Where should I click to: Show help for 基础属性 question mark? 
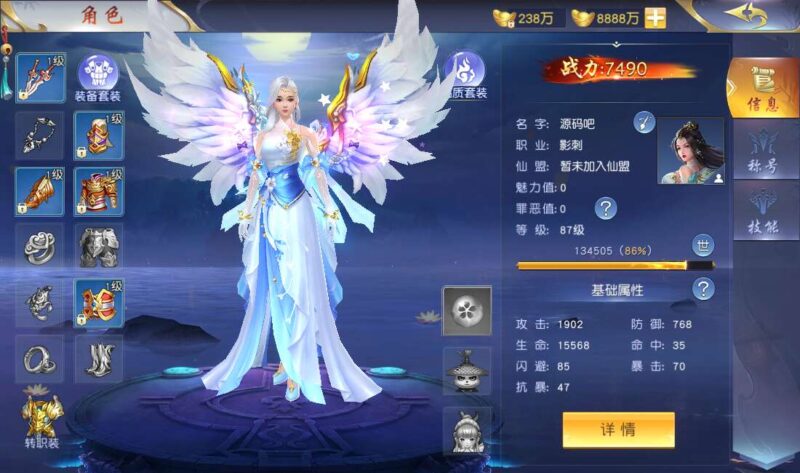(704, 289)
